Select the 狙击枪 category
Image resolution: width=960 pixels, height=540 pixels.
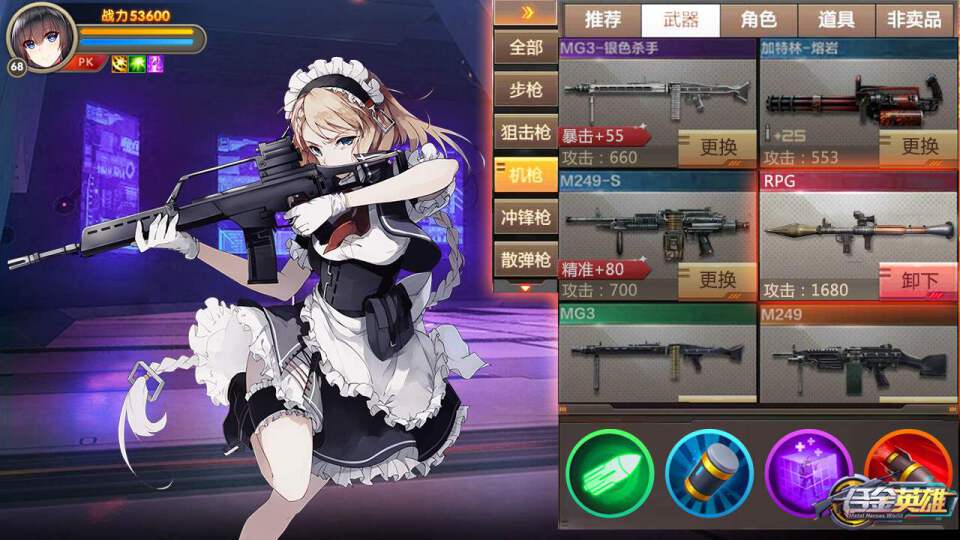tap(525, 132)
